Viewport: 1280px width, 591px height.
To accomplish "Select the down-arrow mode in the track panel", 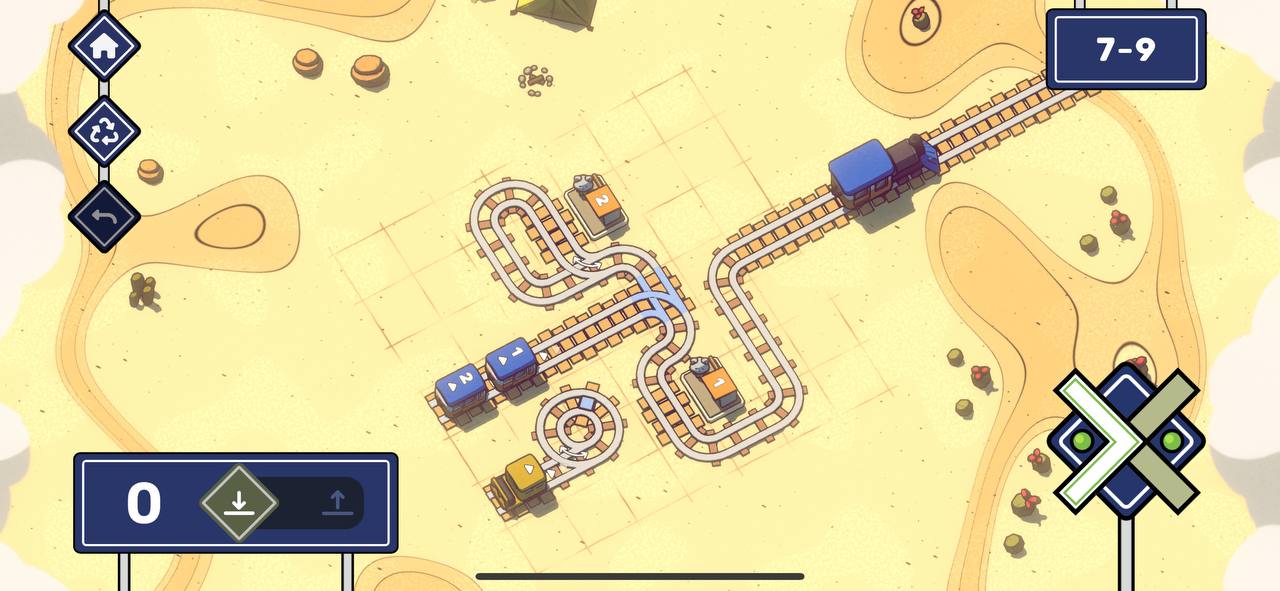I will click(x=238, y=502).
